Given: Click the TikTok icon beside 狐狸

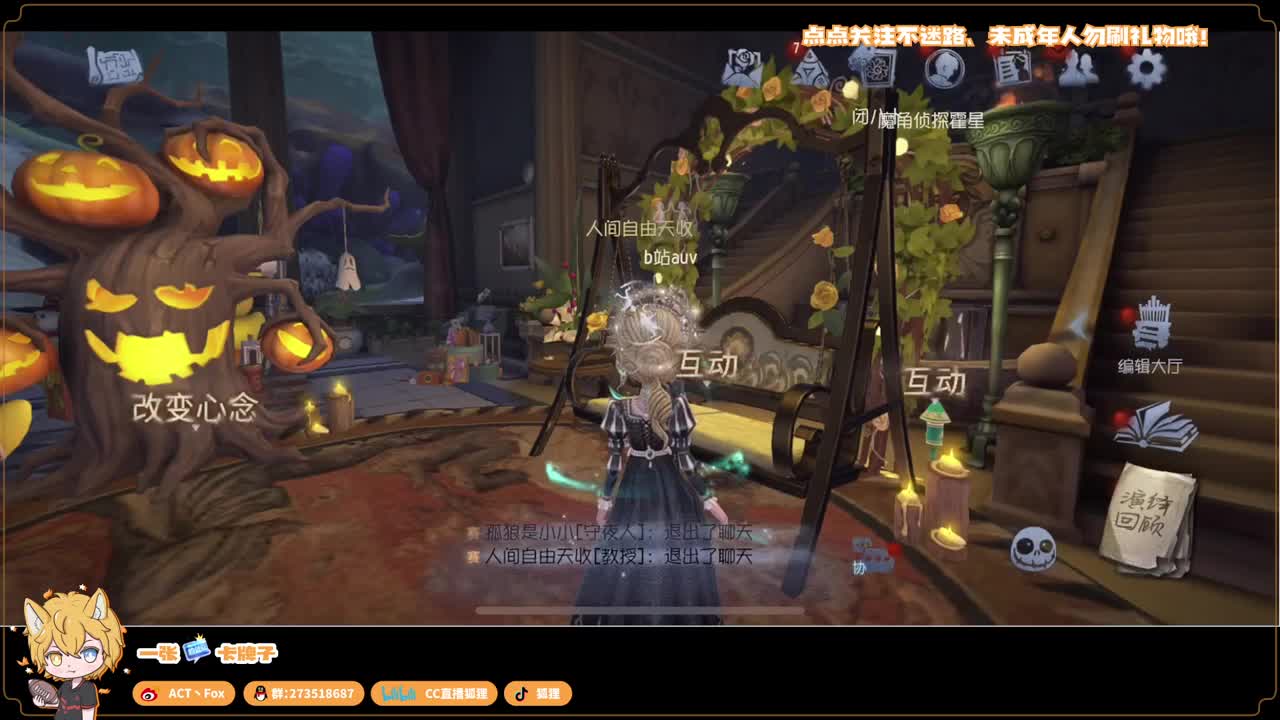Looking at the screenshot, I should coord(521,693).
